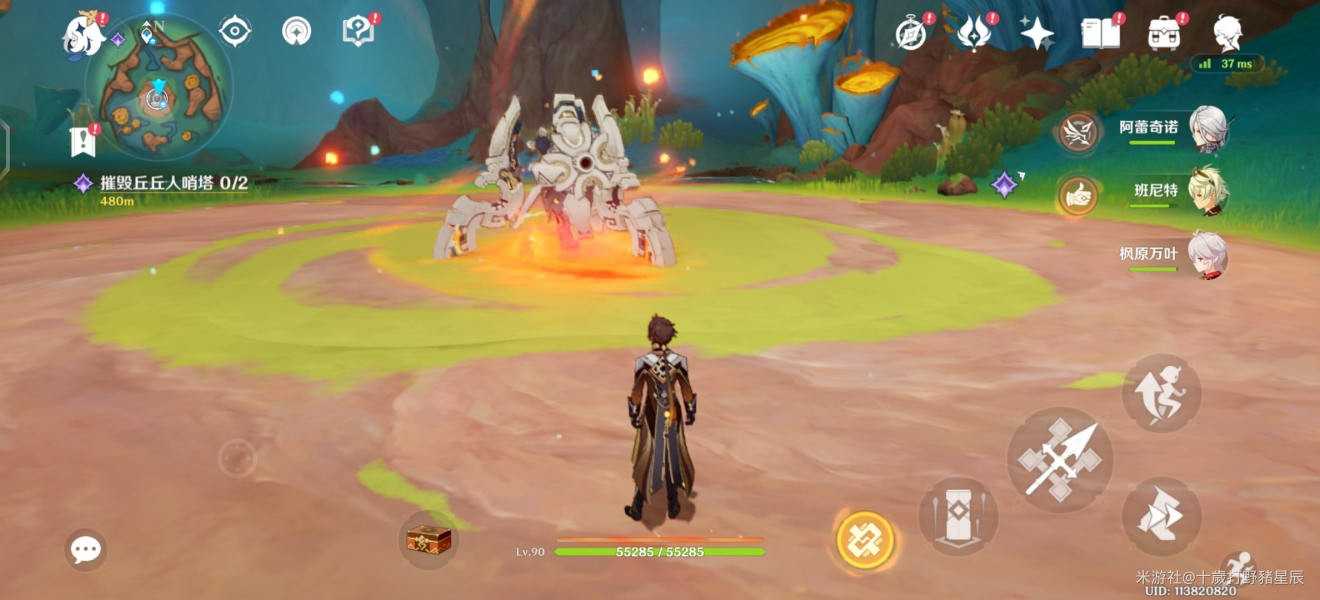Screen dimensions: 1320x600
Task: Open the chat speech bubble
Action: coord(86,549)
